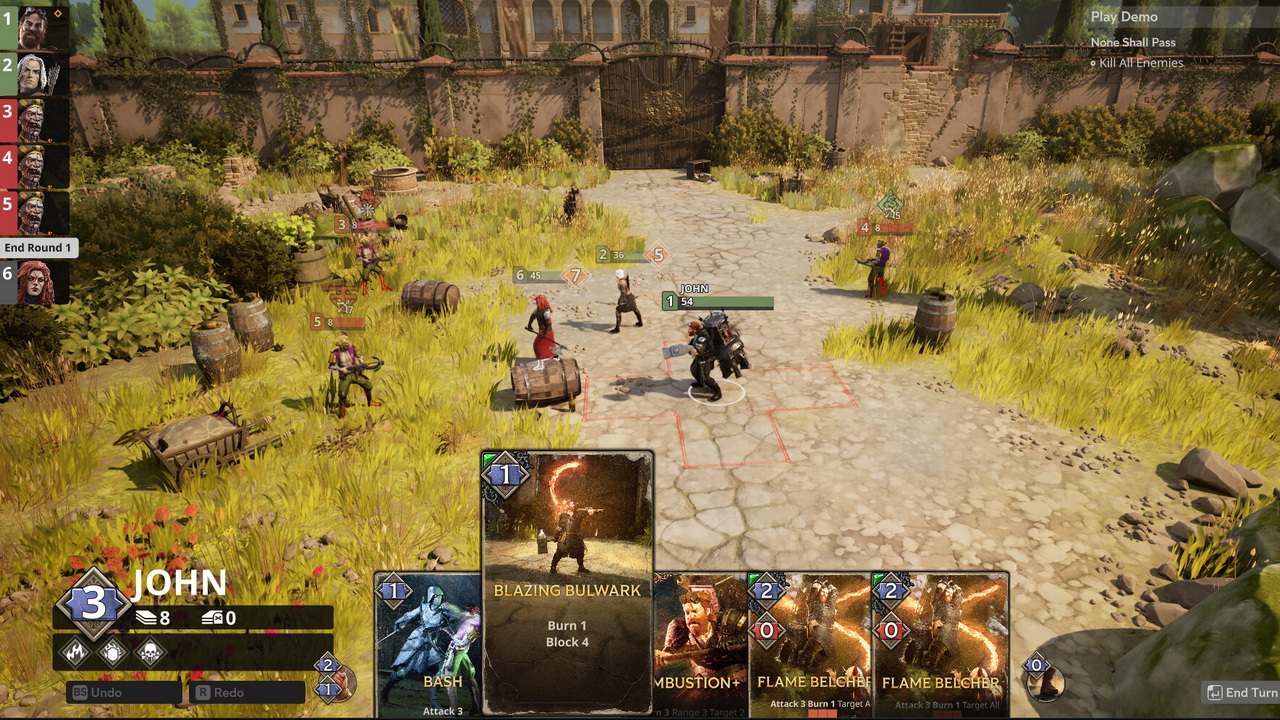Inspect the burning shield status icon

click(x=112, y=653)
